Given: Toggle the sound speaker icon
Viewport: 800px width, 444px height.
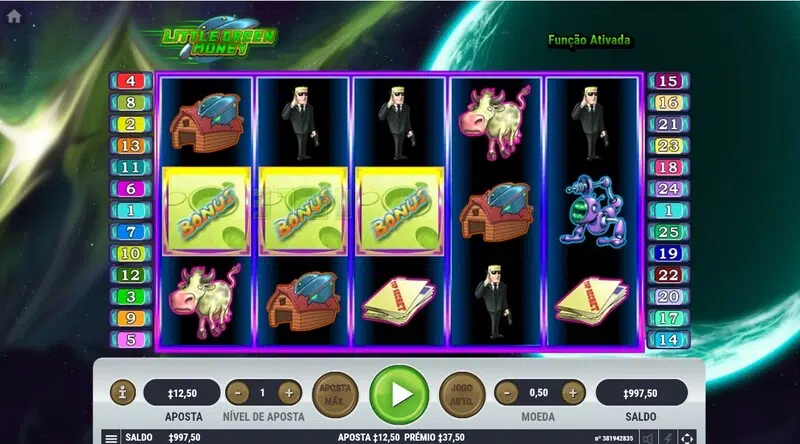Looking at the screenshot, I should 649,438.
